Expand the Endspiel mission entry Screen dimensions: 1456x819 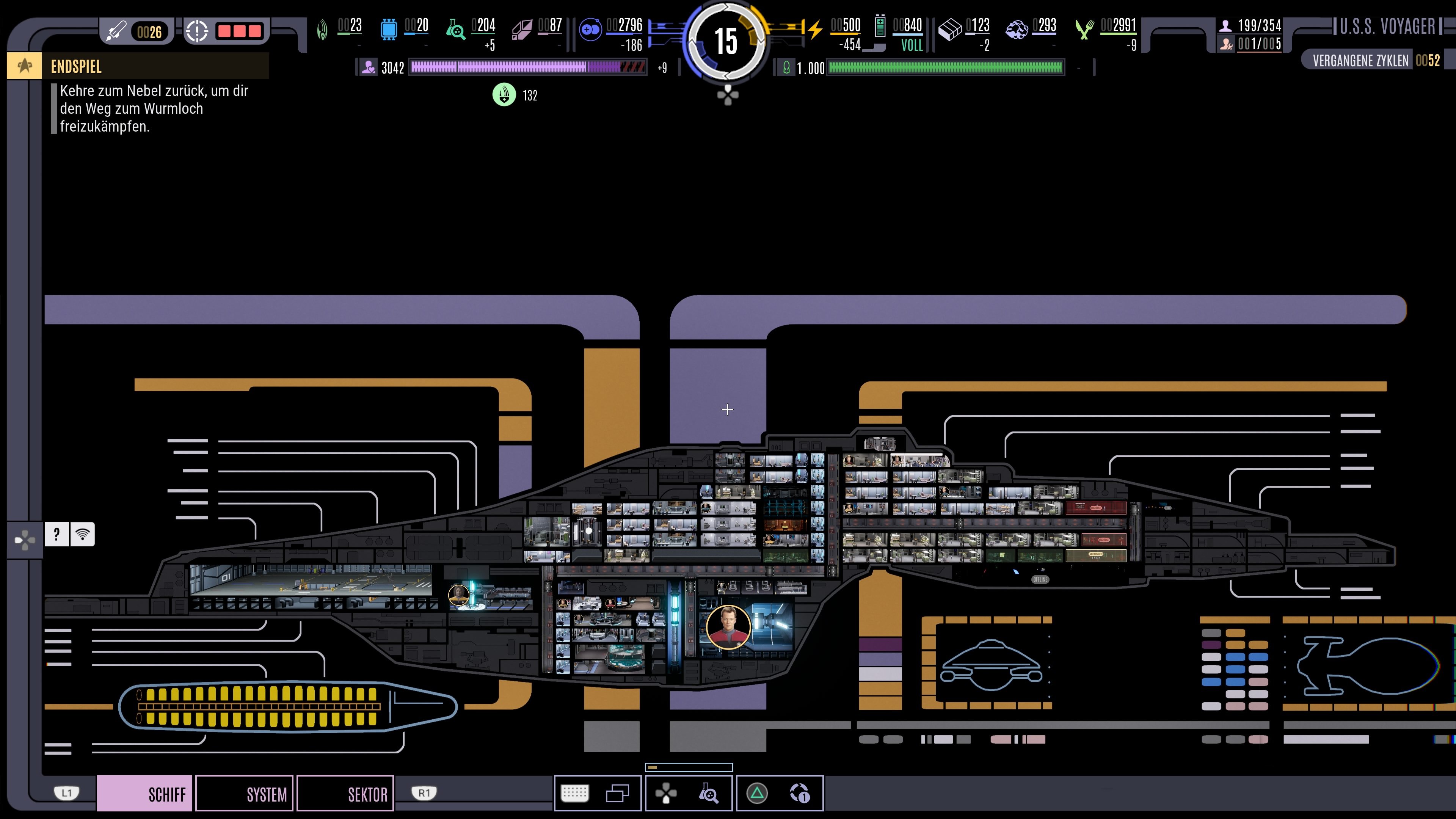76,67
